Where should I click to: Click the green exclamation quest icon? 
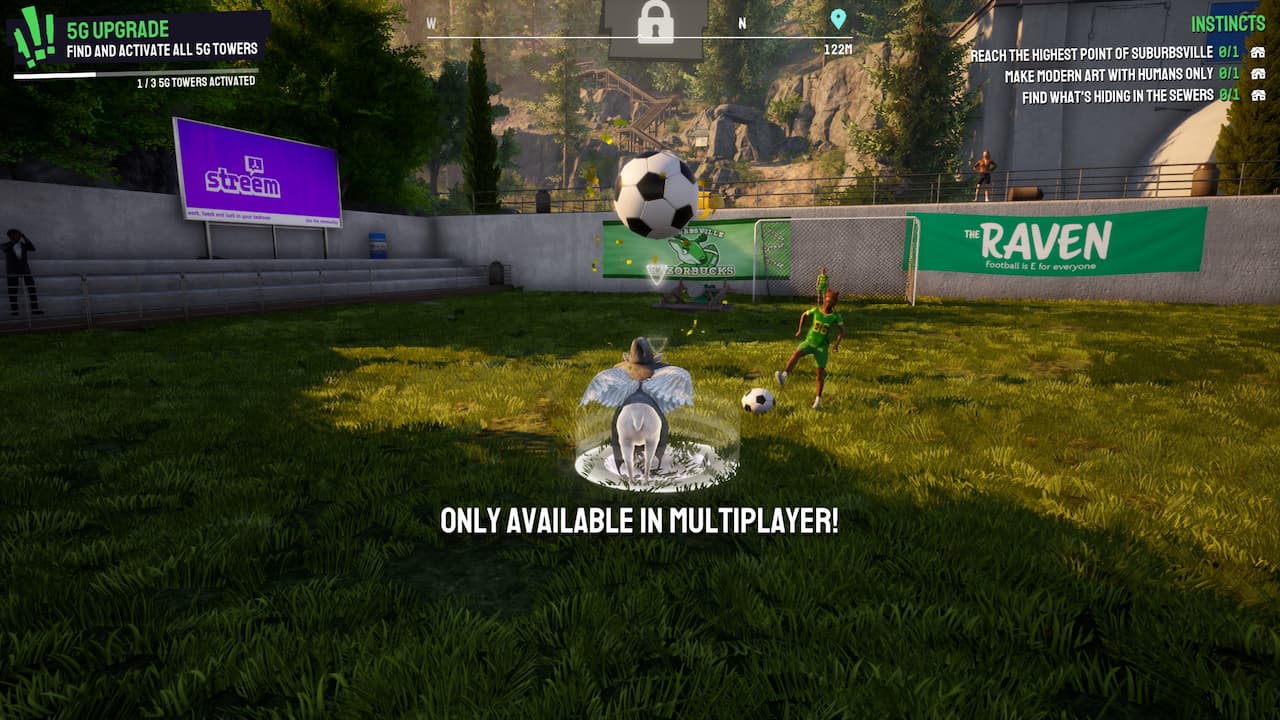click(x=34, y=38)
